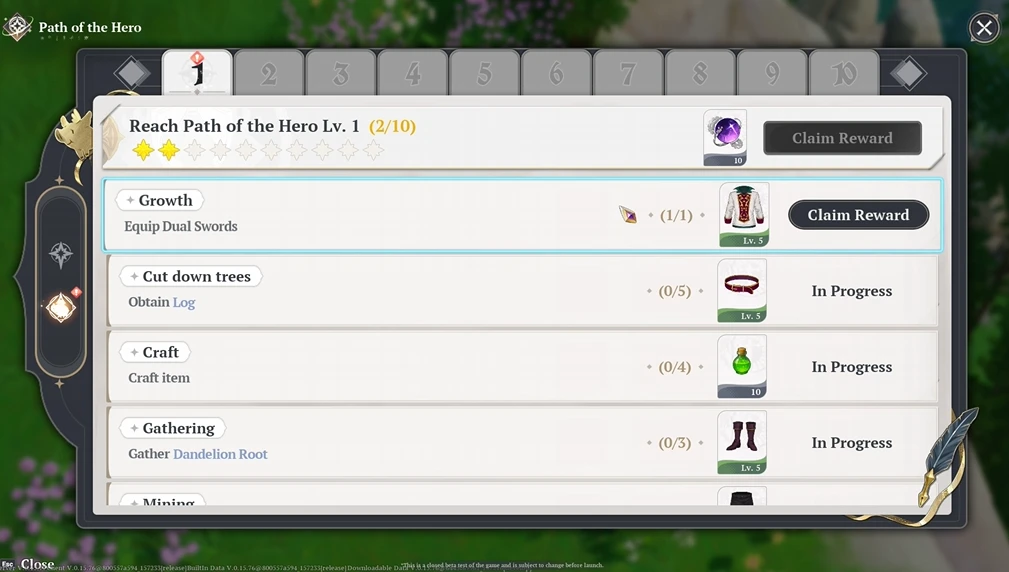Switch to level tab 9

click(772, 73)
